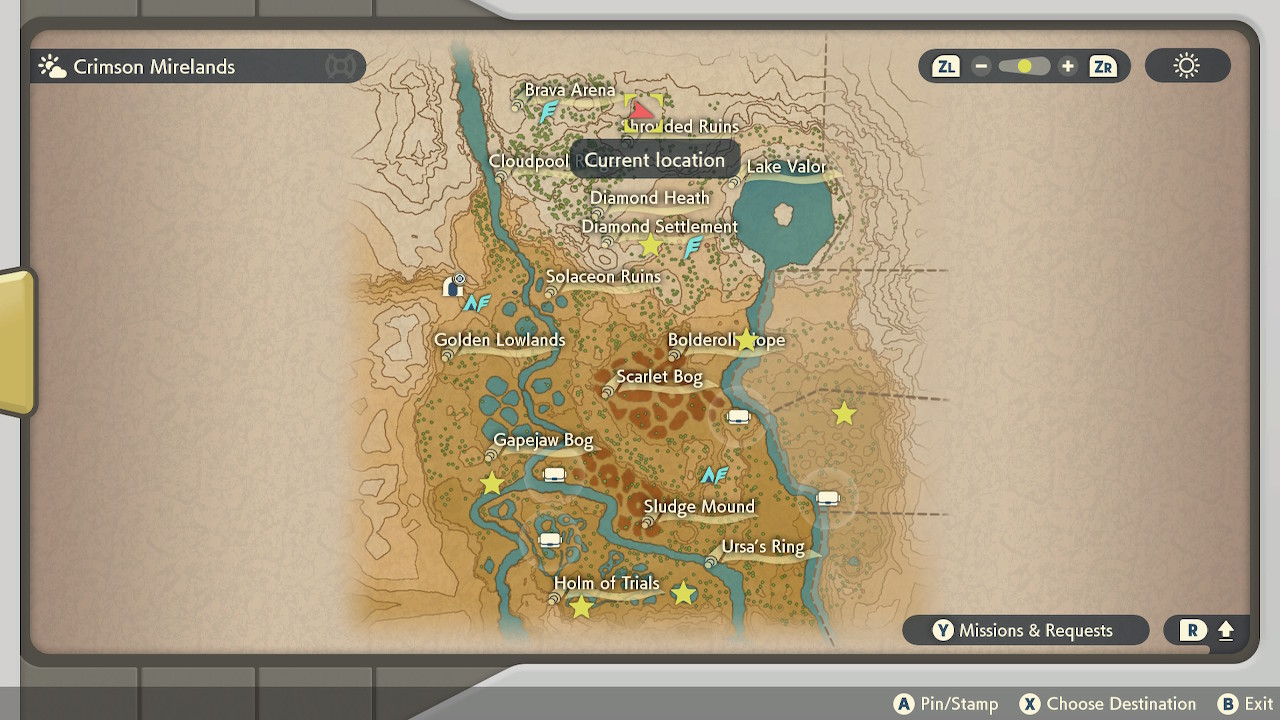Screen dimensions: 1280x720
Task: Open Missions & Requests
Action: (x=1026, y=630)
